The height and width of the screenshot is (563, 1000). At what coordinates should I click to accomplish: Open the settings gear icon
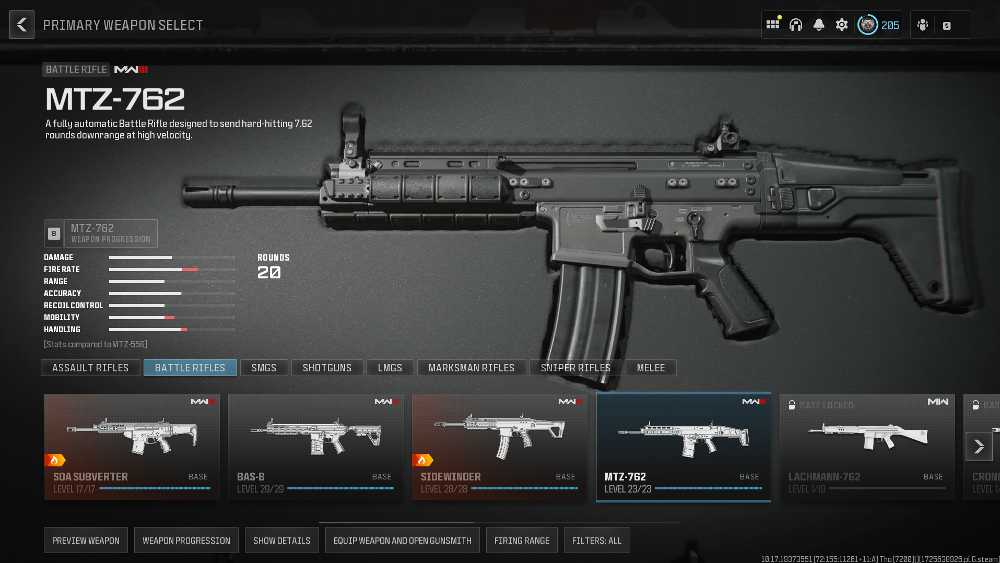coord(842,25)
